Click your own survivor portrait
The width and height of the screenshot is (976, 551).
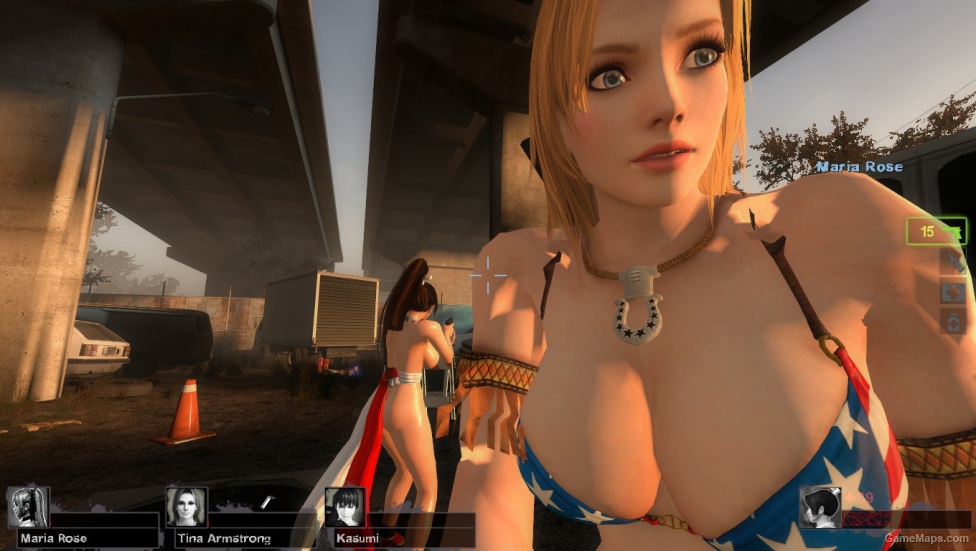819,507
